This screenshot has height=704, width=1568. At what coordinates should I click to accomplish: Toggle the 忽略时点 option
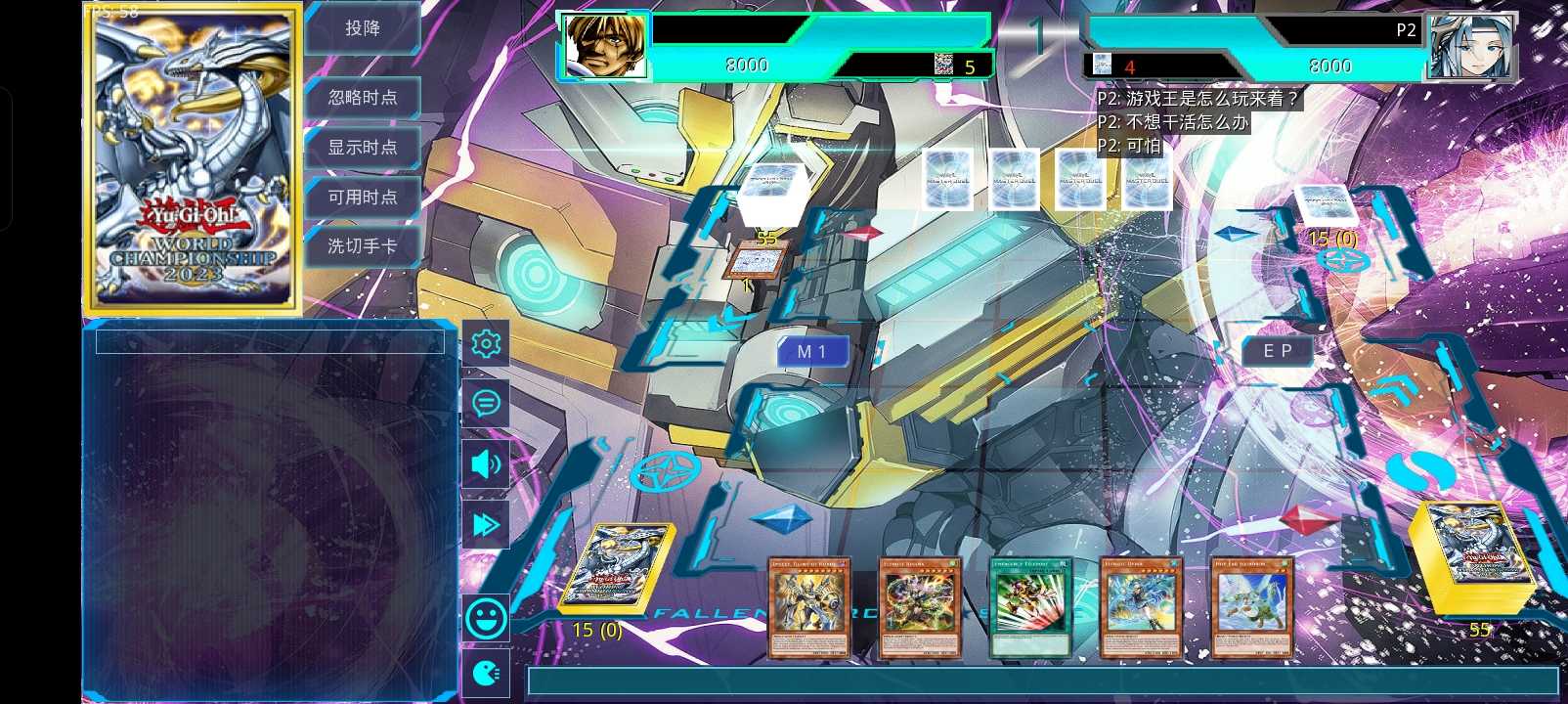click(363, 97)
